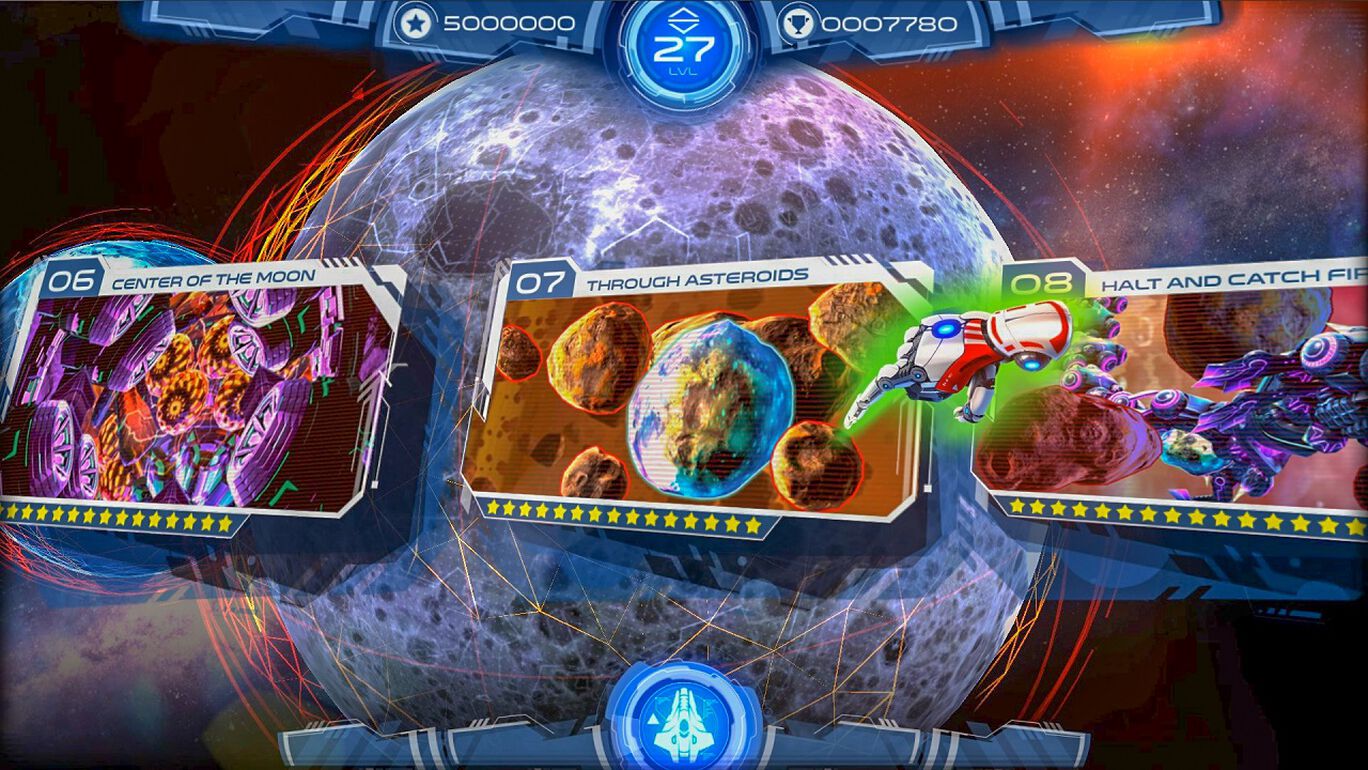Select the player ship on the Through Asteroids card
This screenshot has height=770, width=1368.
click(960, 360)
